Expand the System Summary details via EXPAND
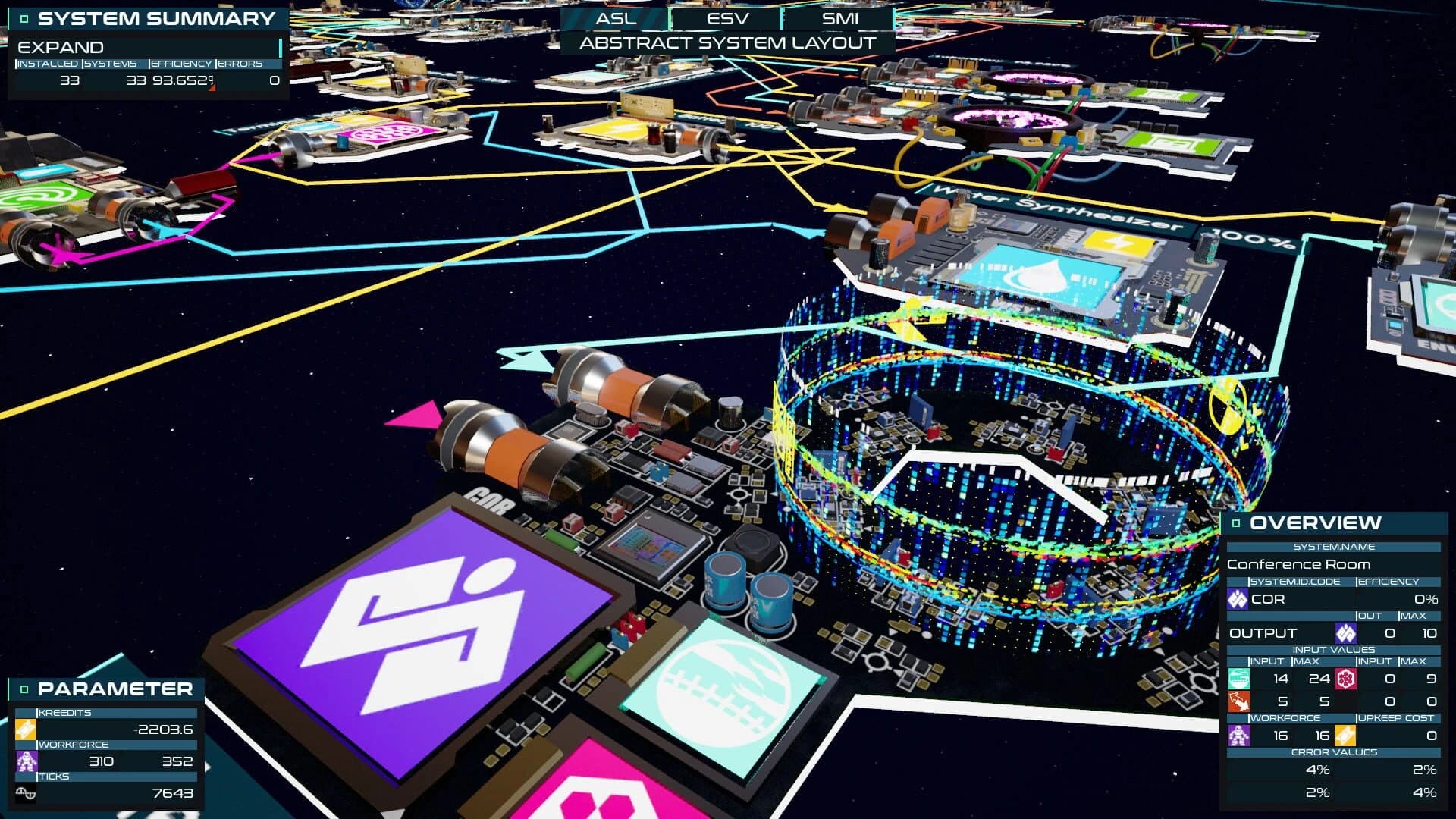The height and width of the screenshot is (819, 1456). [x=61, y=47]
